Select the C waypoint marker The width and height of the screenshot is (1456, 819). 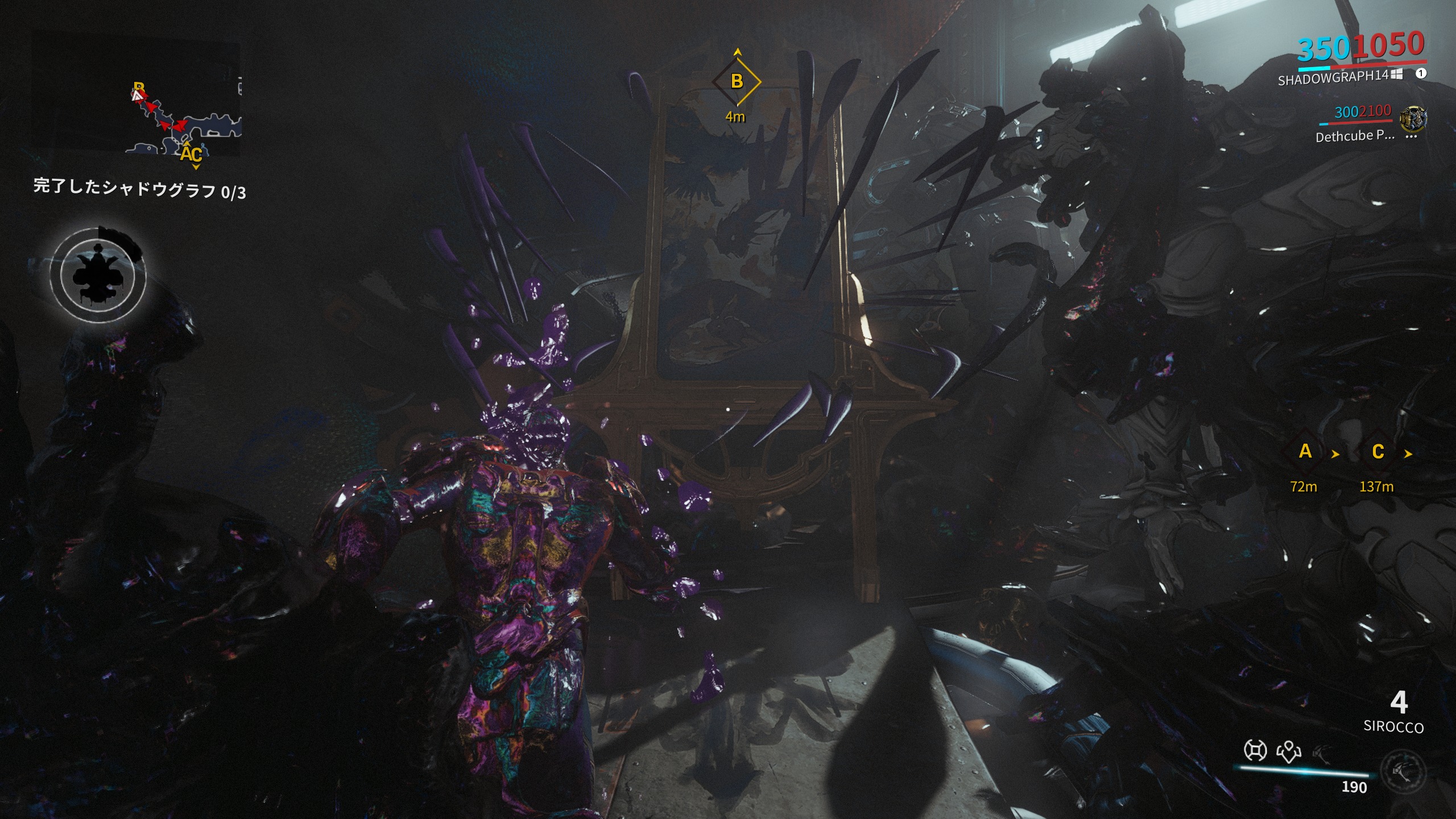point(1378,452)
